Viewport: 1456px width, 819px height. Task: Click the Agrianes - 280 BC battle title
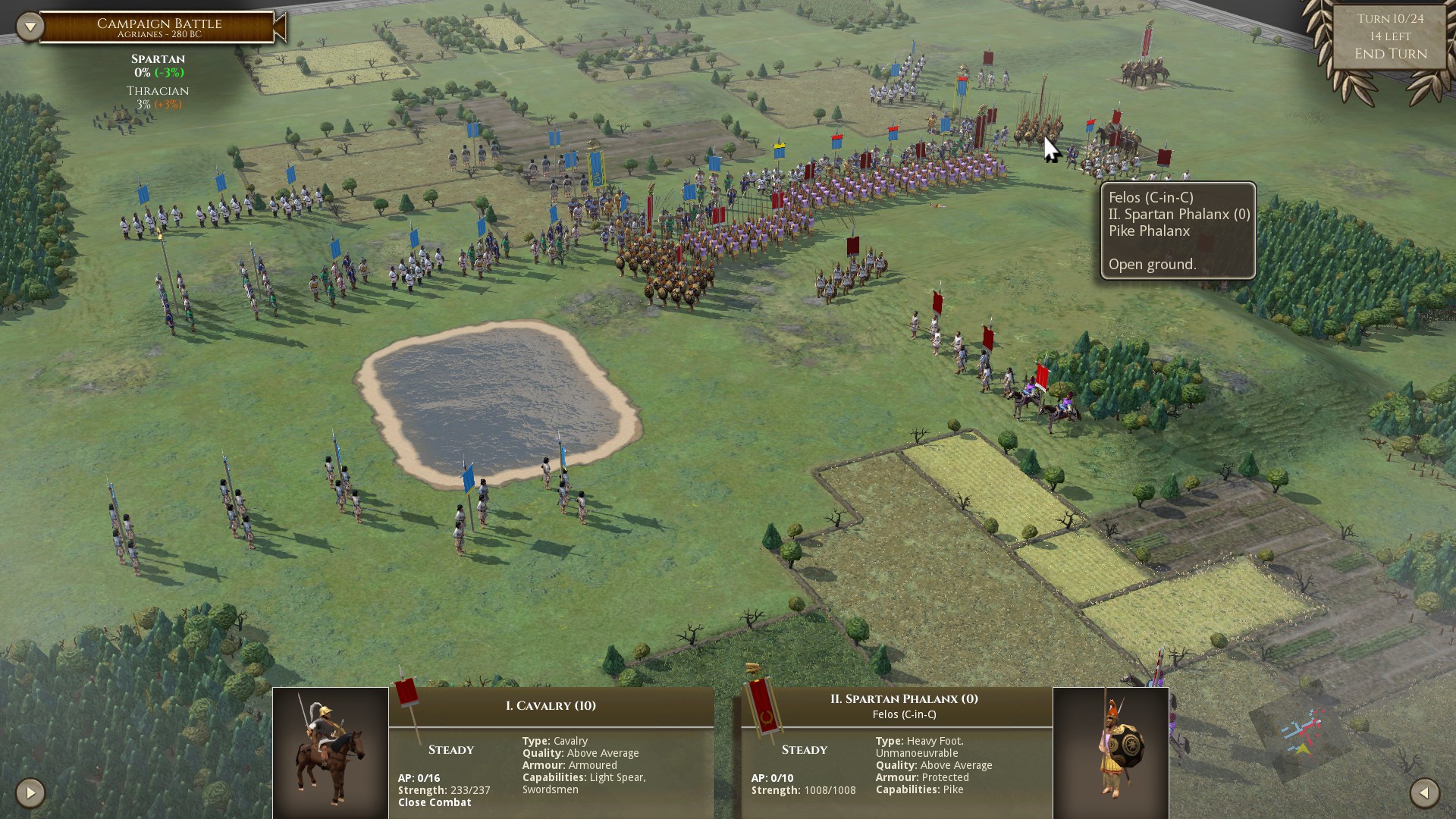(159, 33)
